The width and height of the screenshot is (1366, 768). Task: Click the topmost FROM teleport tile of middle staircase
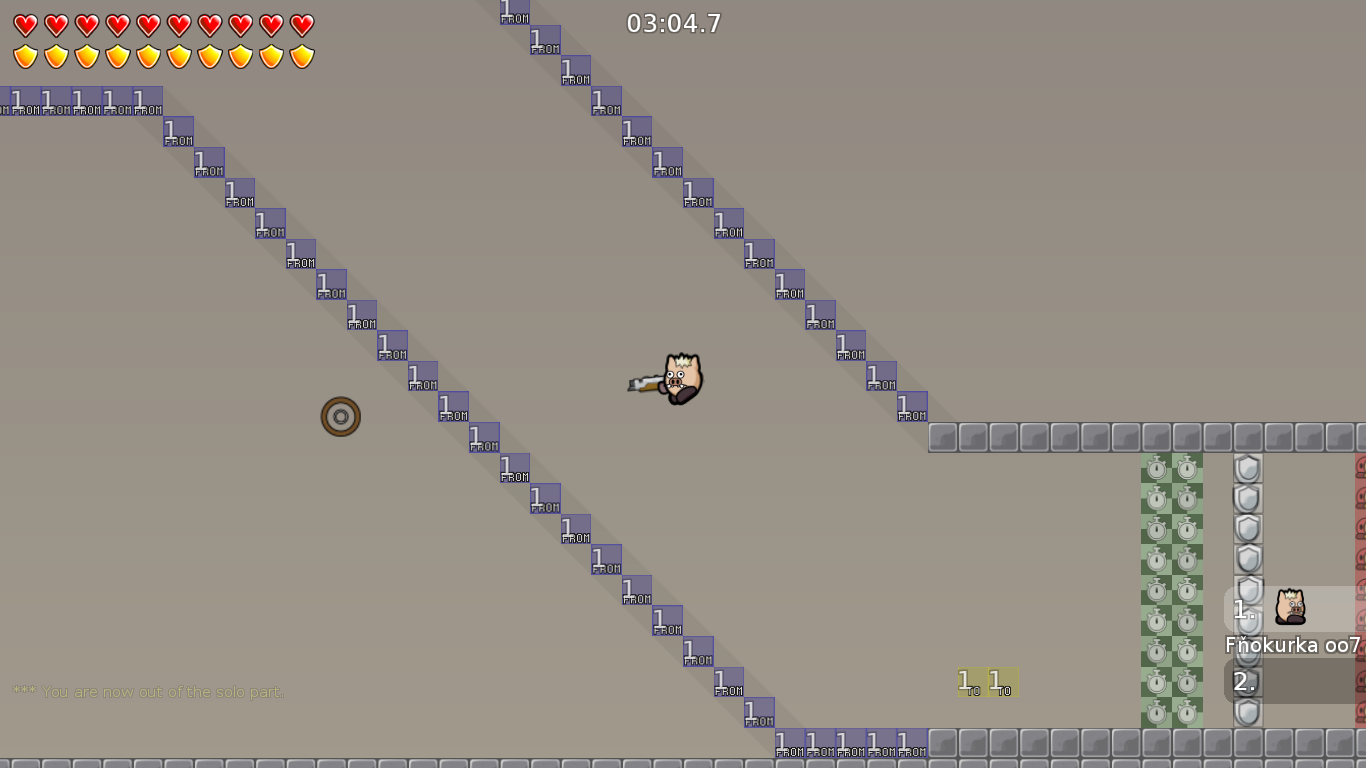pyautogui.click(x=513, y=12)
